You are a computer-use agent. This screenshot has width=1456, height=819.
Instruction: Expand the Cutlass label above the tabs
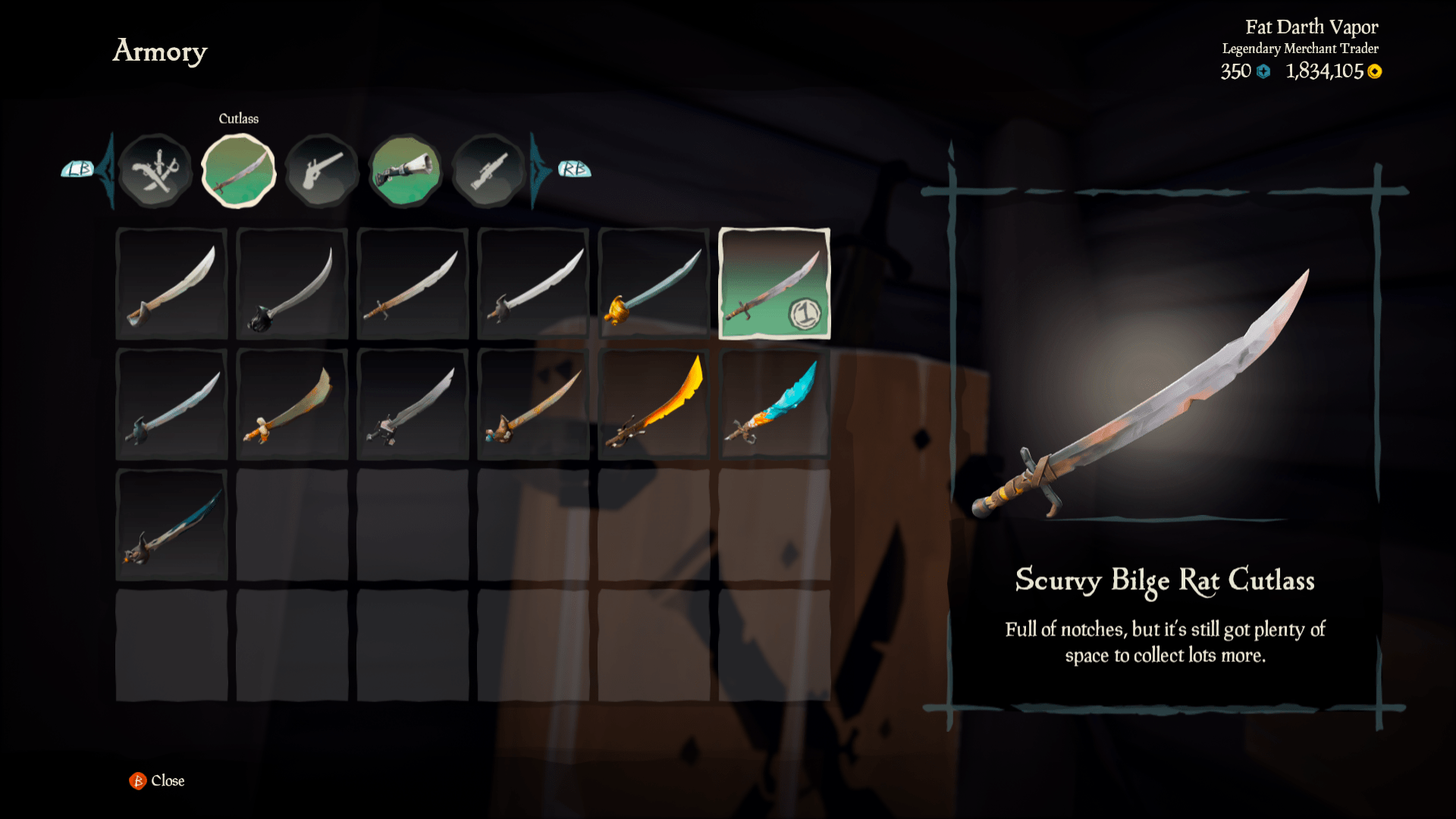coord(238,118)
